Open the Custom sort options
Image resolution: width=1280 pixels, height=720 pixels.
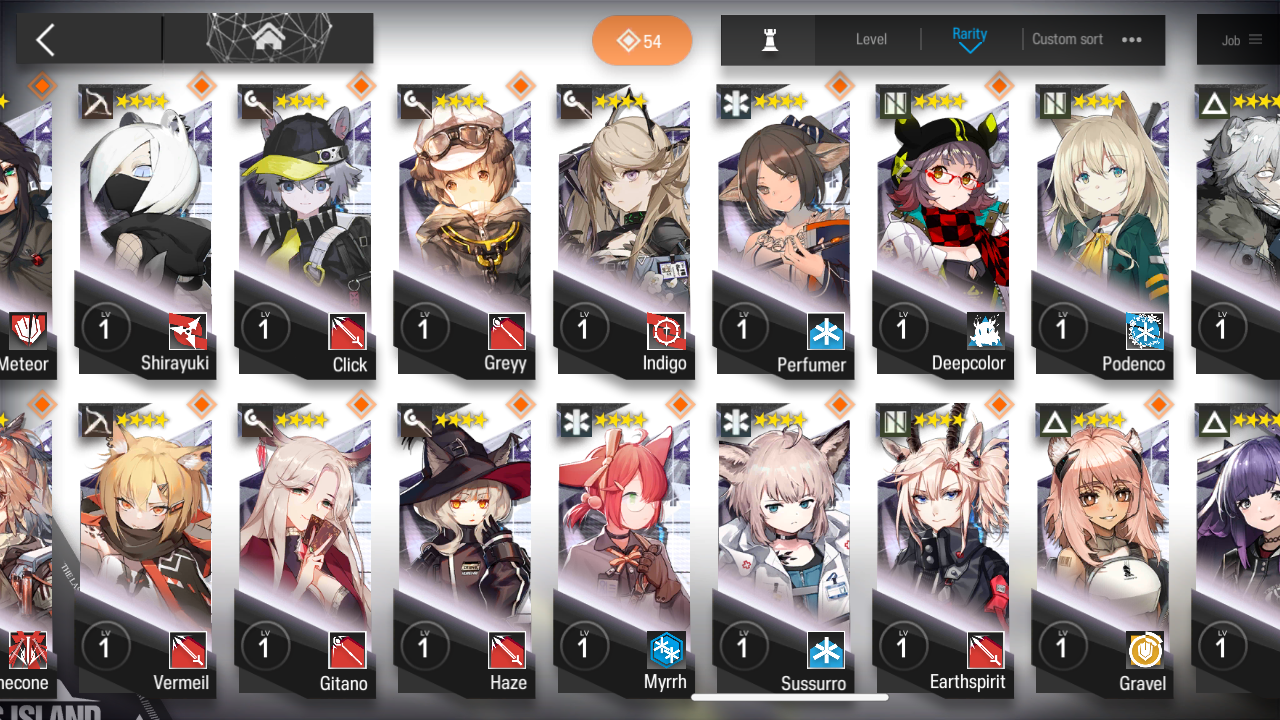pyautogui.click(x=1086, y=40)
